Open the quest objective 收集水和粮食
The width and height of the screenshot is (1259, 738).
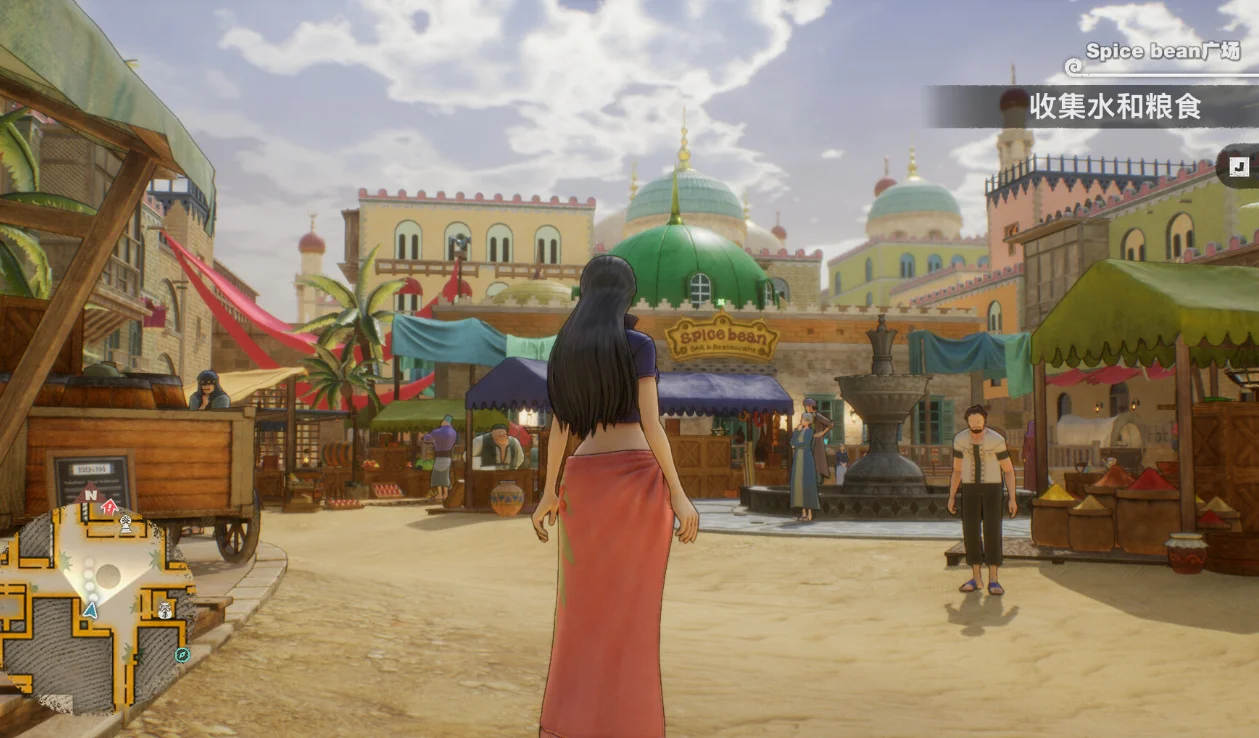pos(1115,106)
